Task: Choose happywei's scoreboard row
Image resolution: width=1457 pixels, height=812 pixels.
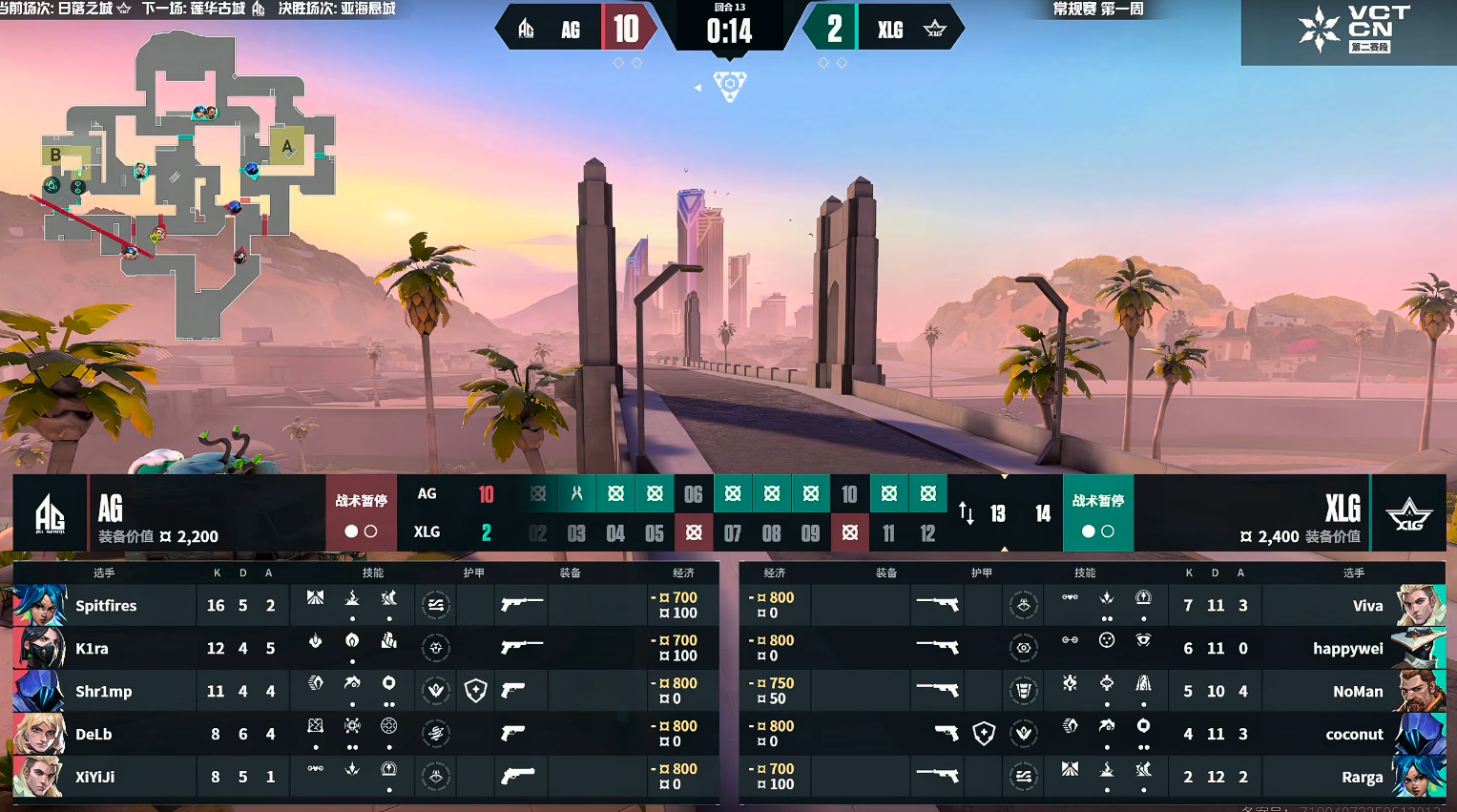Action: pyautogui.click(x=1088, y=648)
